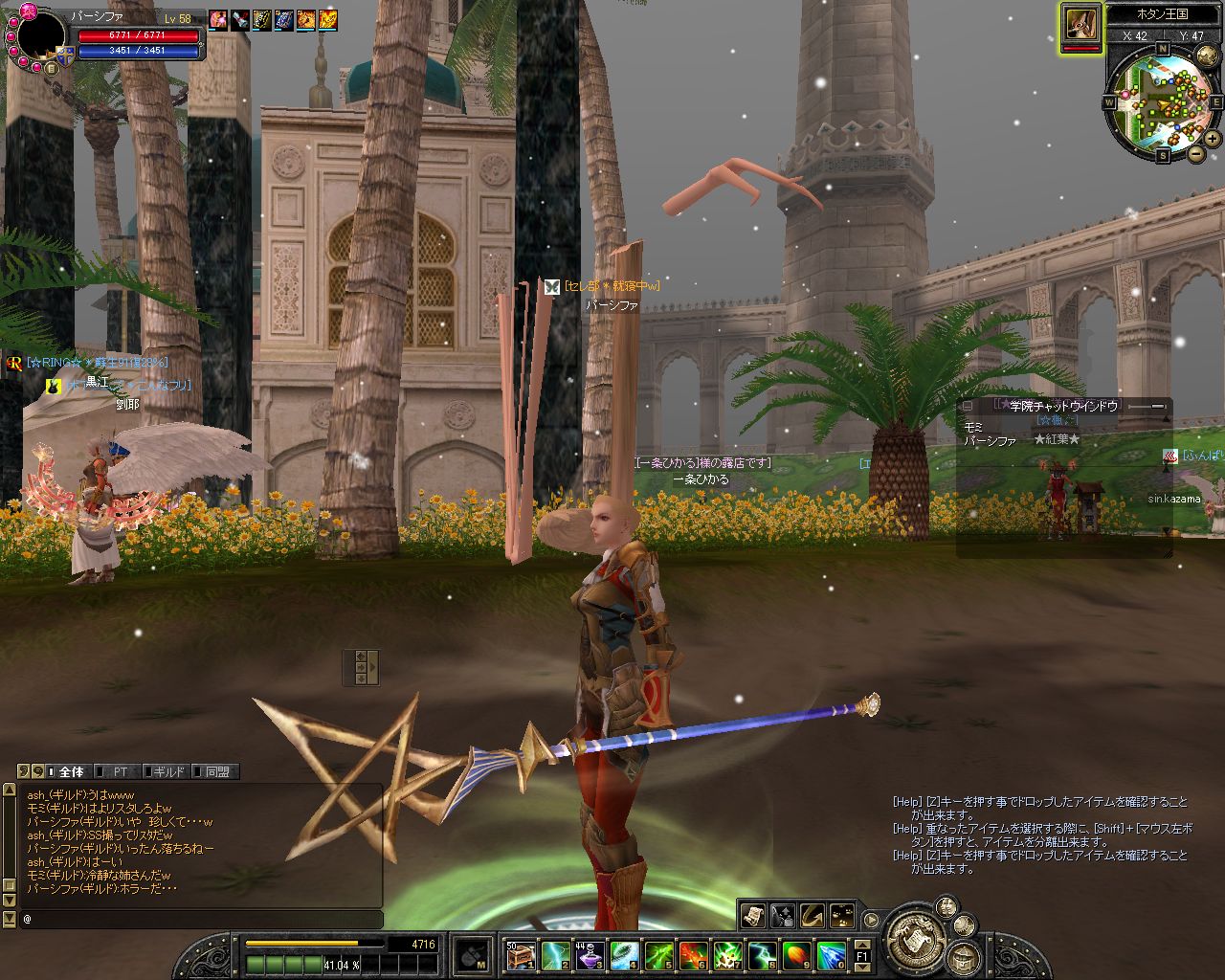Activate the orange fireball skill in slot 9
This screenshot has width=1225, height=980.
797,955
